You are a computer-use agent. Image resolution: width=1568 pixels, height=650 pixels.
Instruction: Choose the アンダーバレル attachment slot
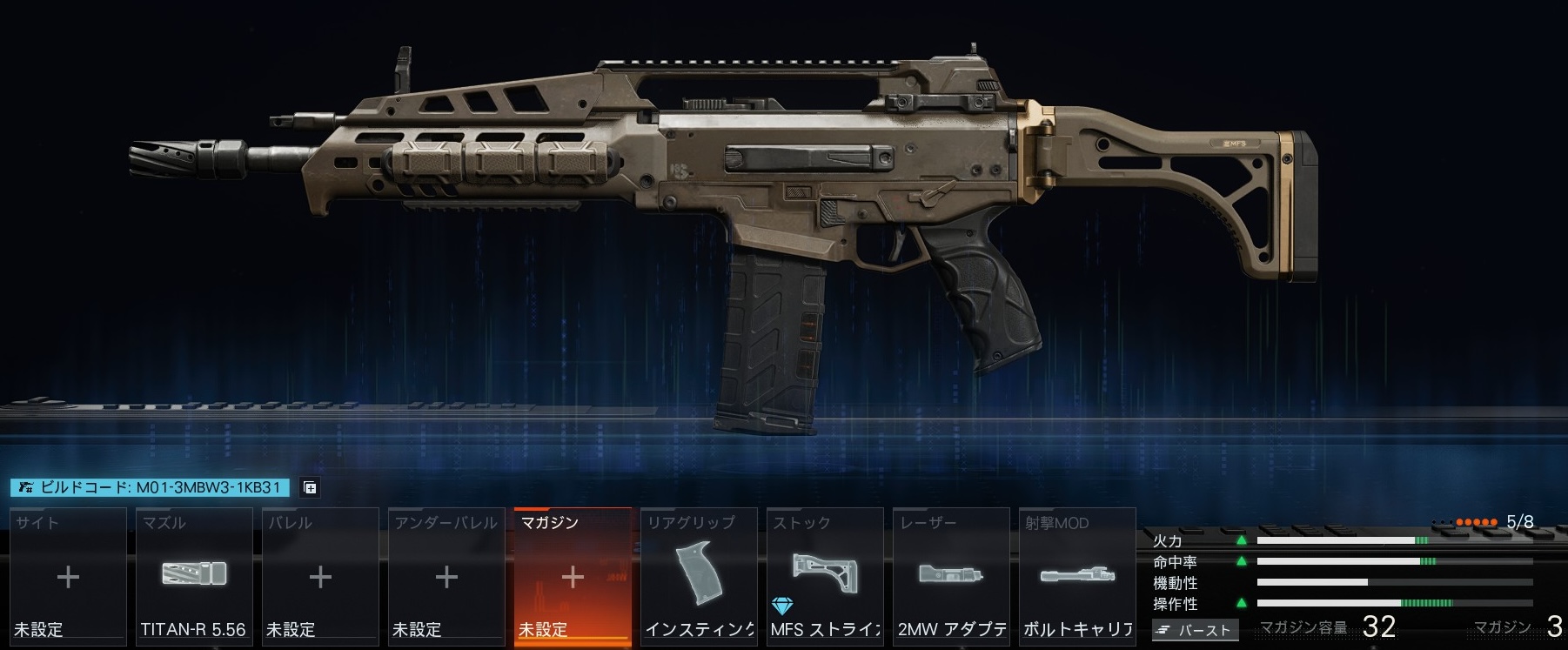(x=446, y=576)
